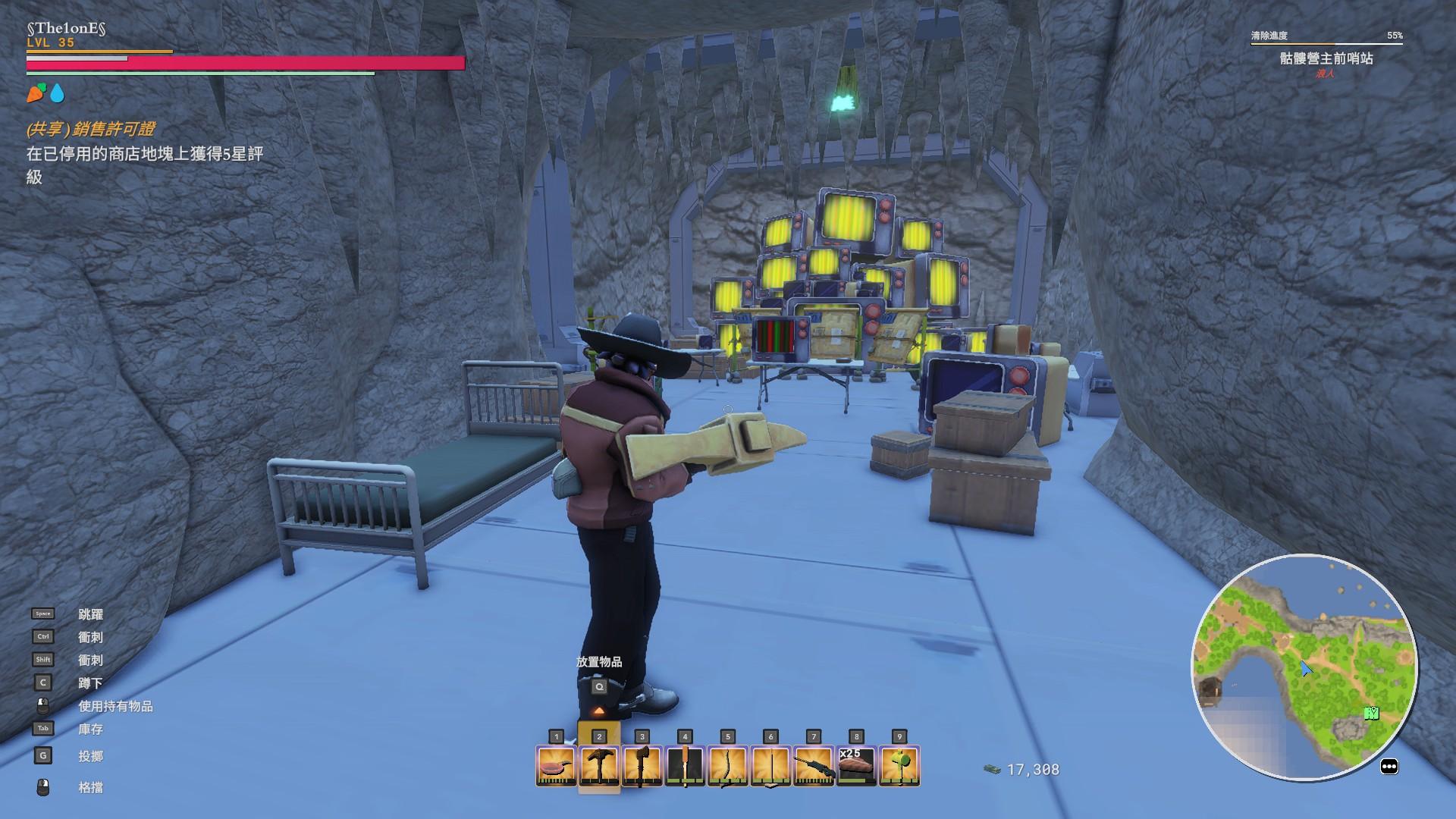The height and width of the screenshot is (819, 1456).
Task: Pick the raw meat stack of 25
Action: [856, 765]
